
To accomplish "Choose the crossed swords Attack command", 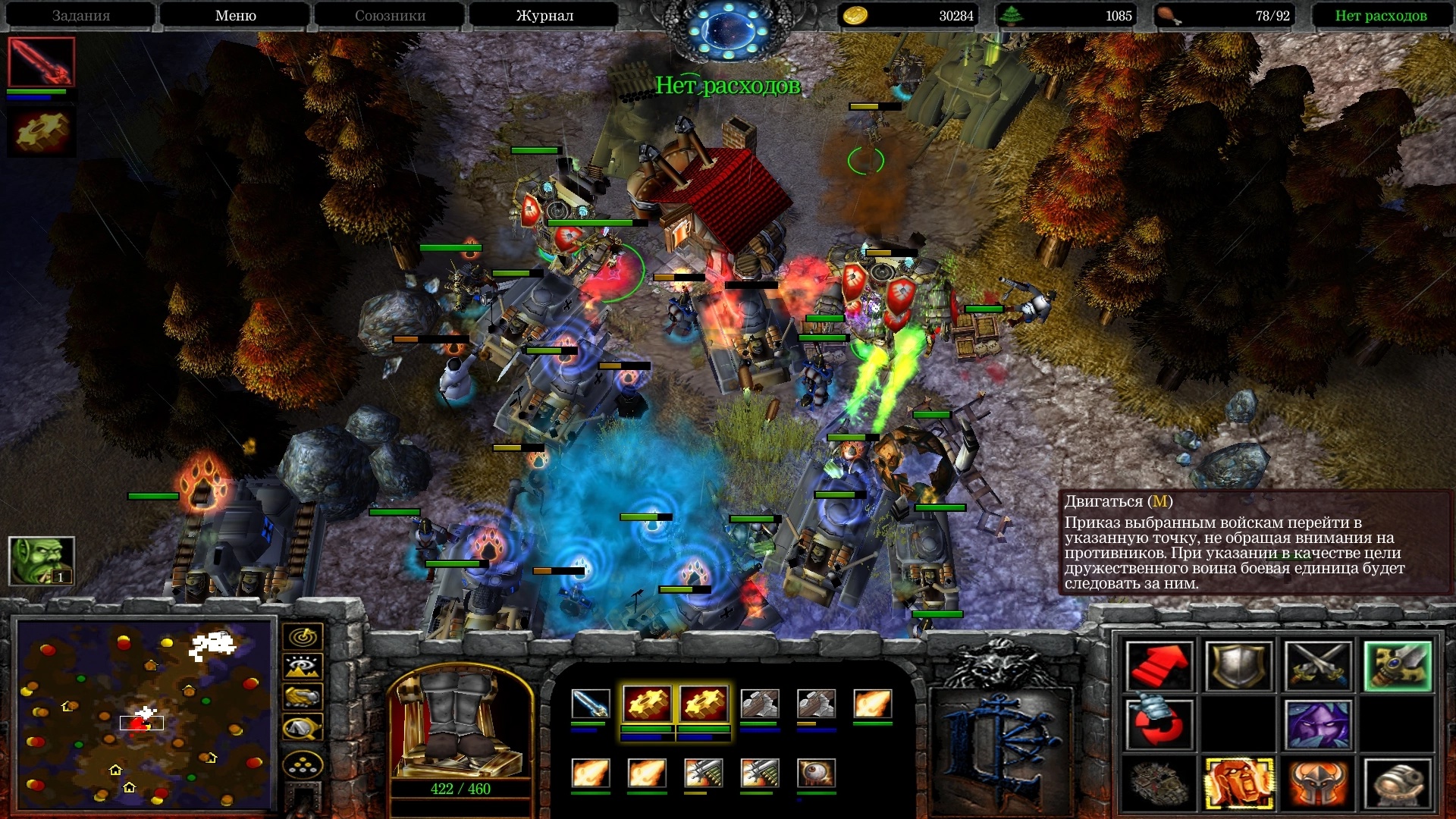I will pos(1318,667).
